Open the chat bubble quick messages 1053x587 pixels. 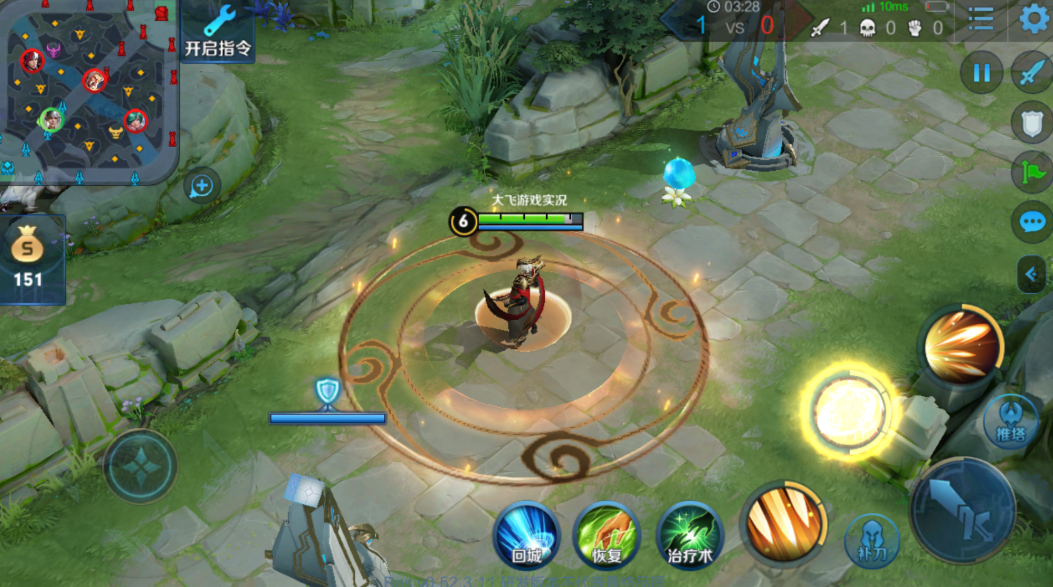1032,222
